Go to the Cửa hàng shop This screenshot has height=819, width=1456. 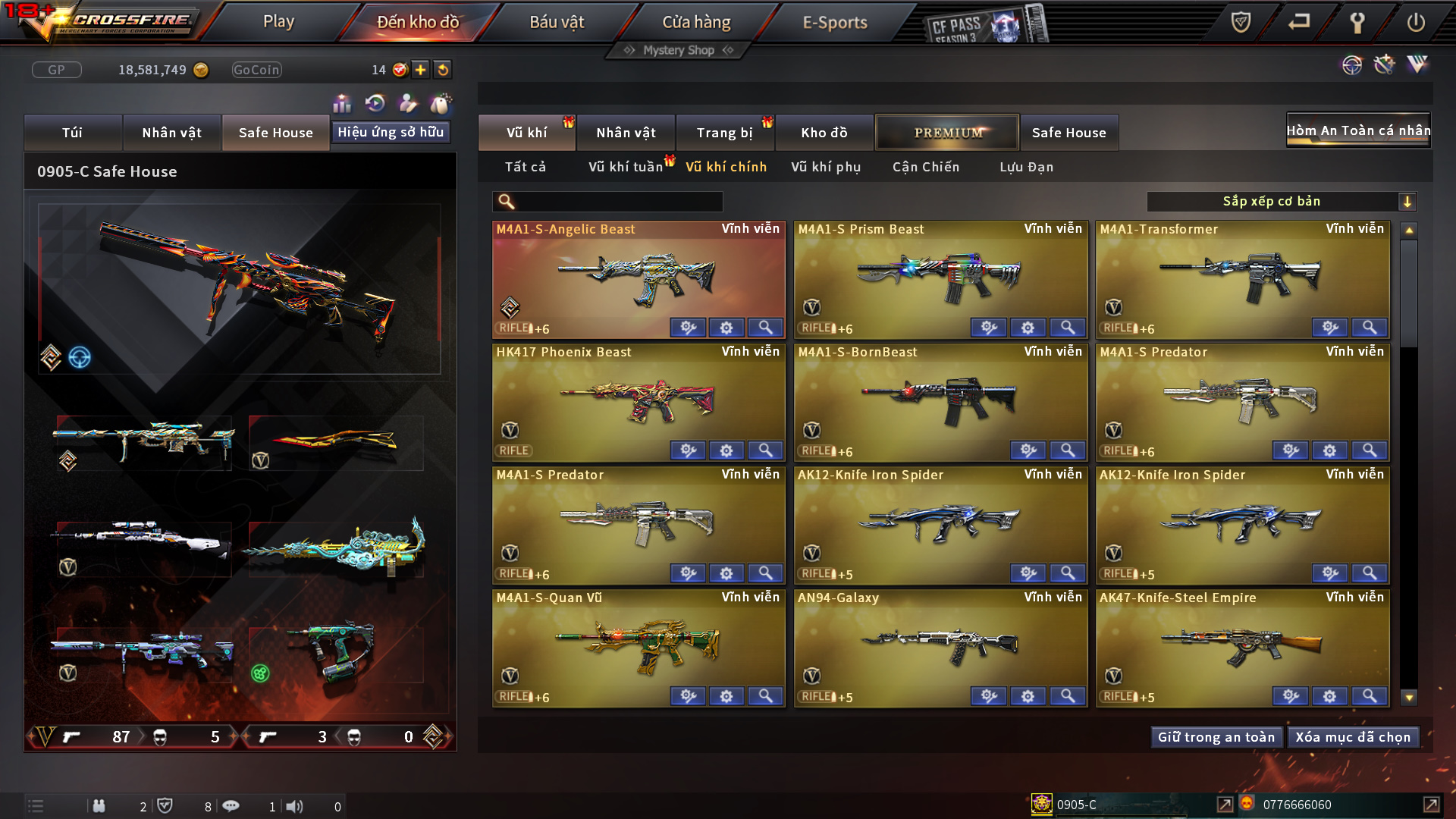coord(696,22)
